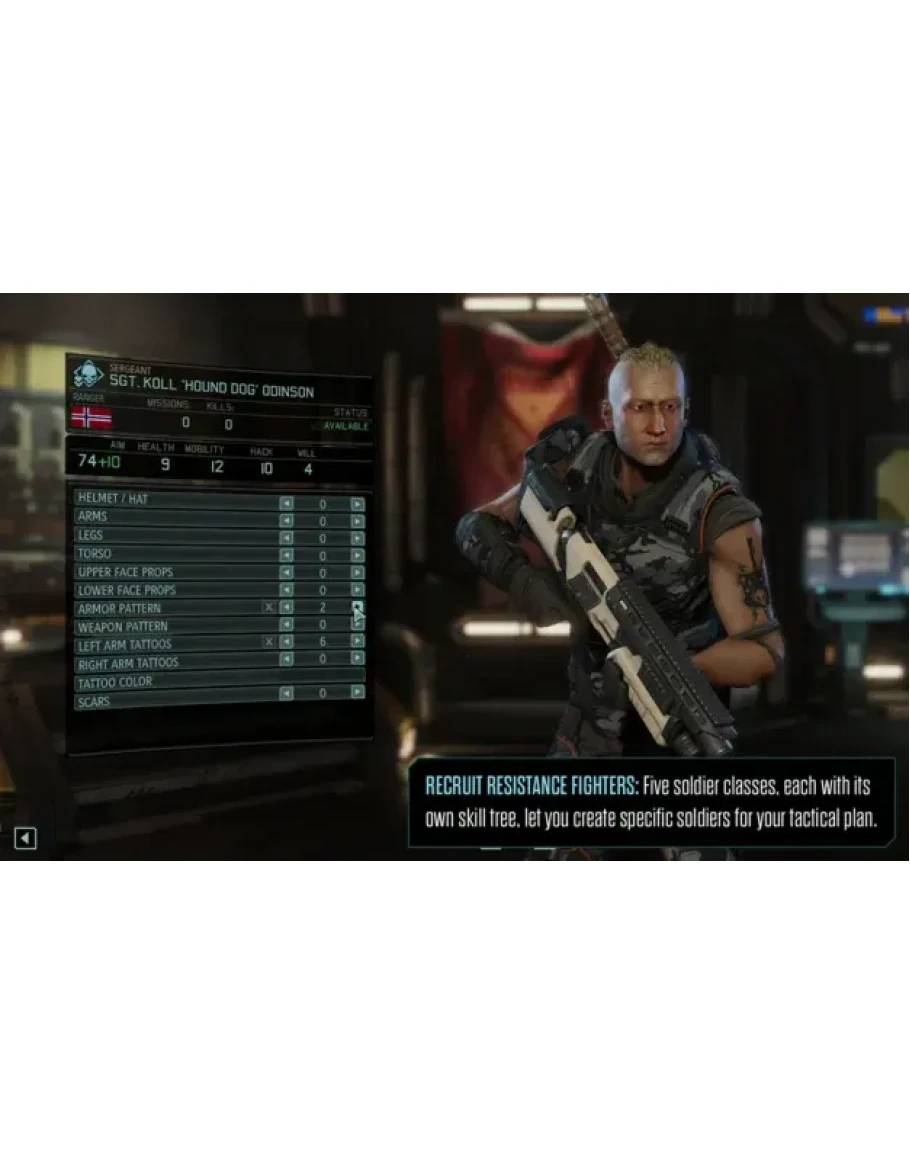Select previous Torso option
The width and height of the screenshot is (910, 1155).
287,555
